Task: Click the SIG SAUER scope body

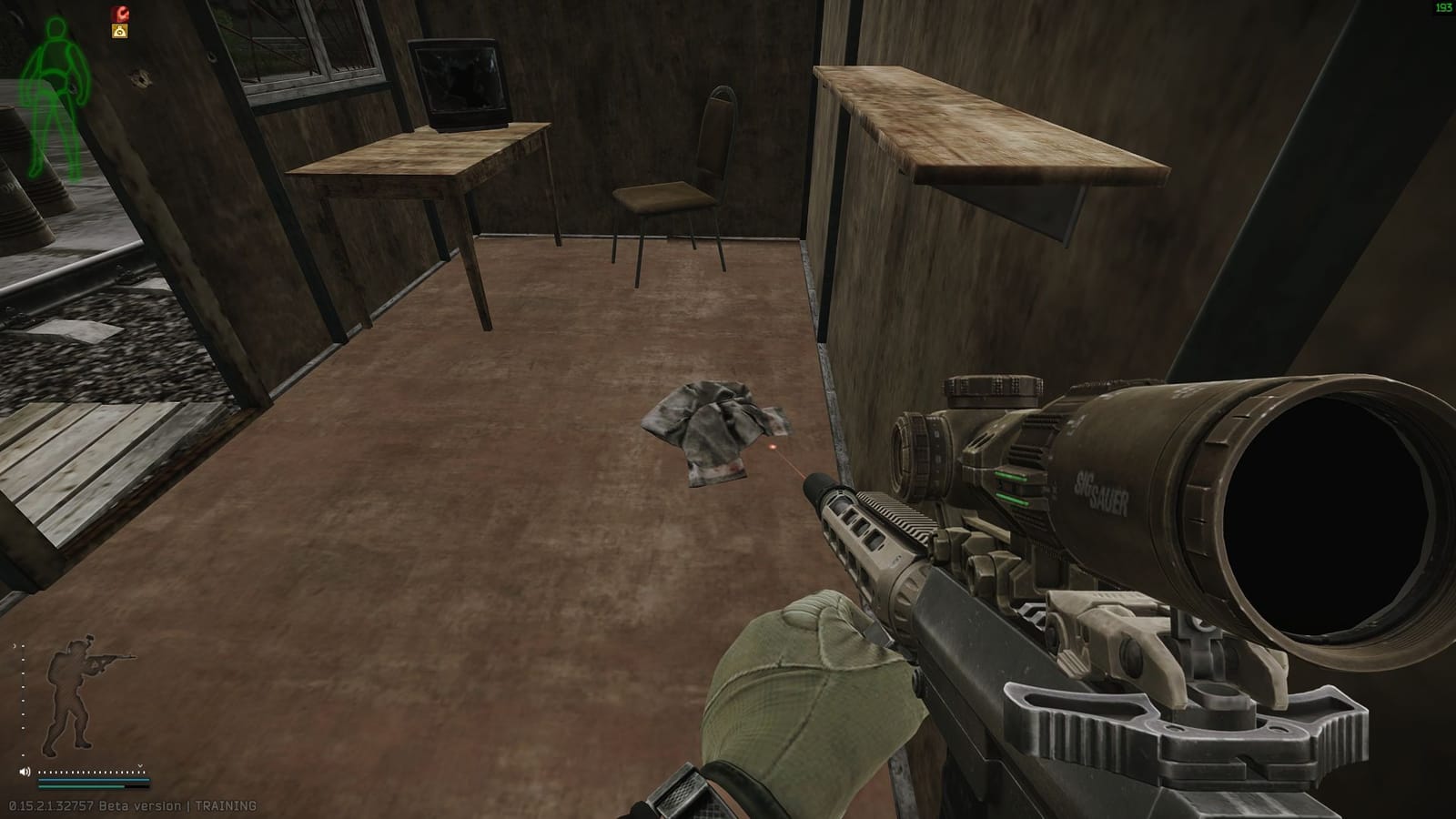Action: click(x=1101, y=491)
